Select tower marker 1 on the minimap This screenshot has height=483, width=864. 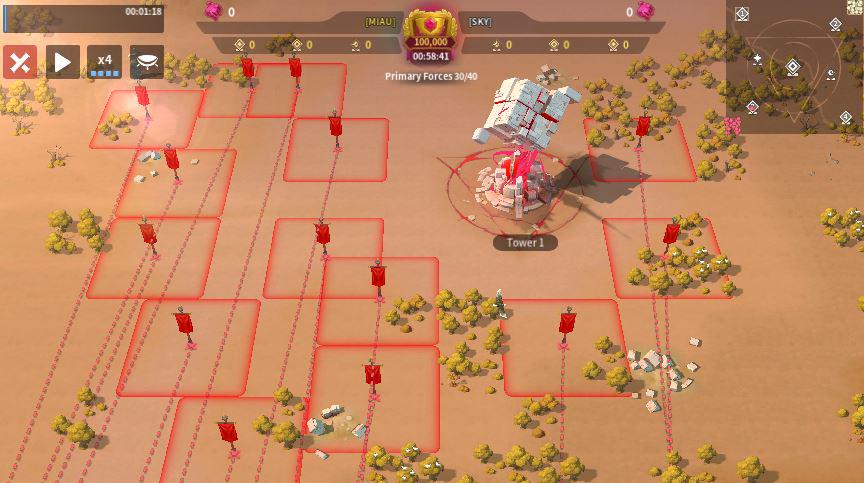742,14
